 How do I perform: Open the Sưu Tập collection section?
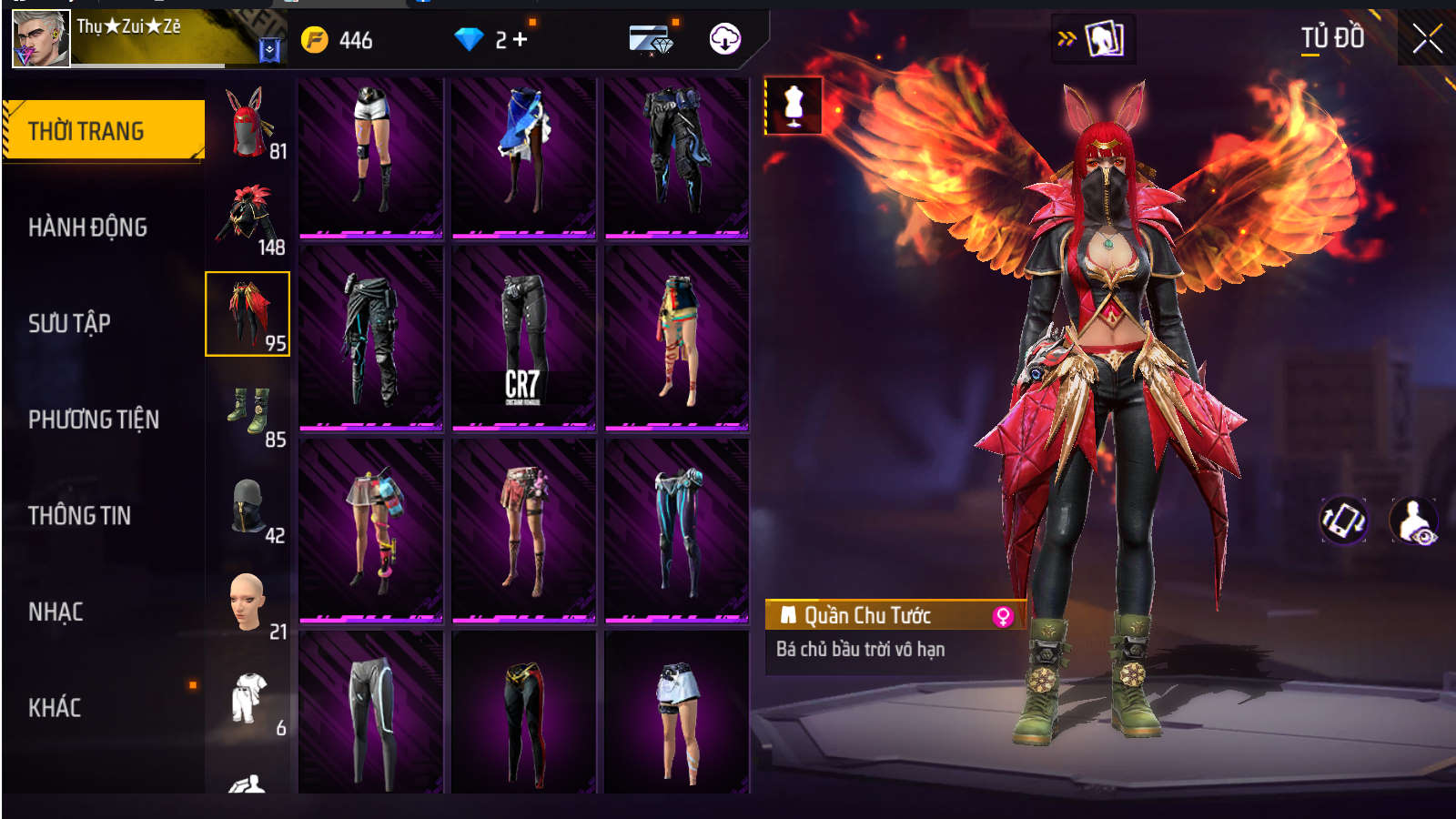click(x=69, y=324)
